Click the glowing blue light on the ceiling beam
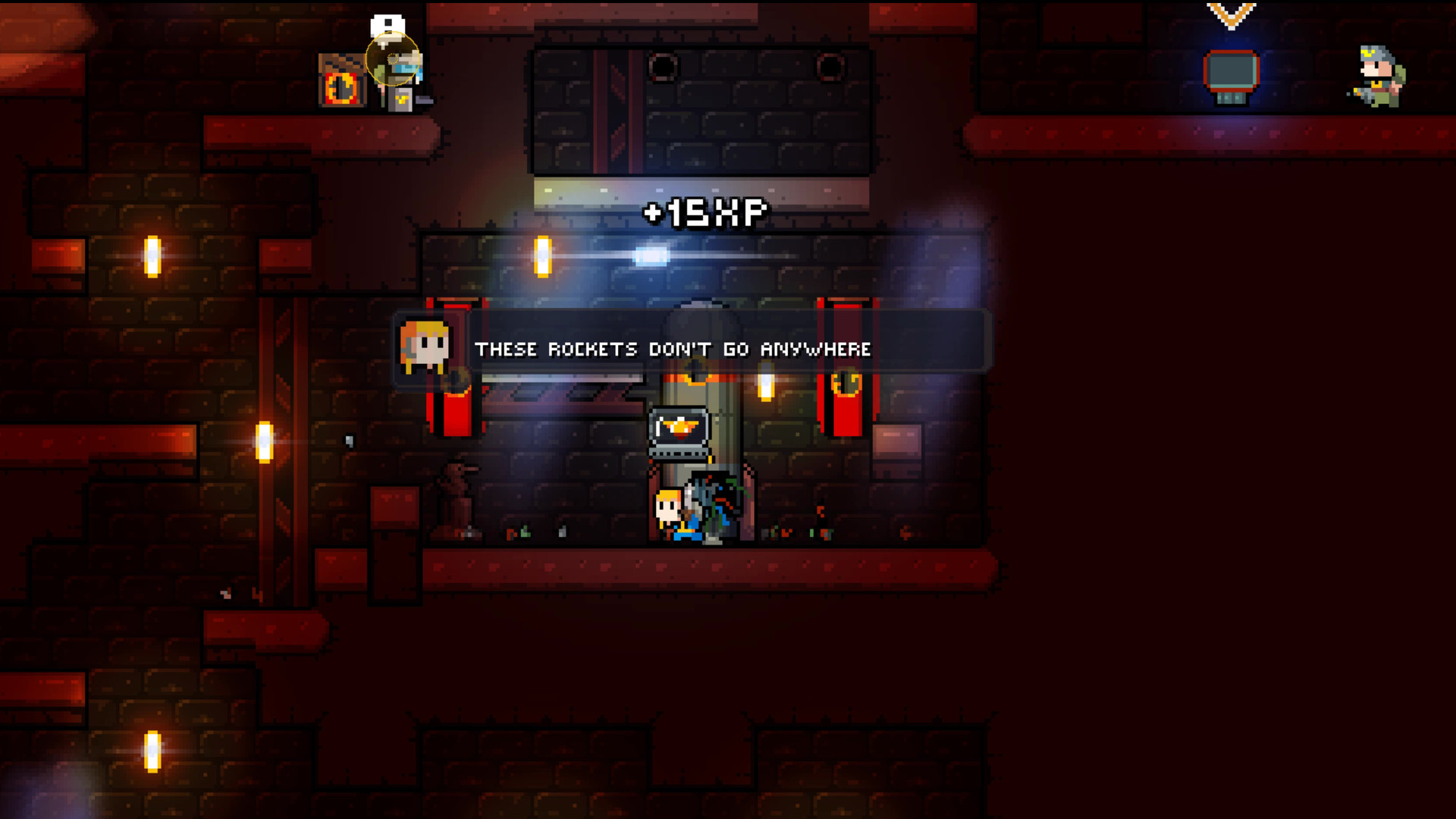 (651, 256)
